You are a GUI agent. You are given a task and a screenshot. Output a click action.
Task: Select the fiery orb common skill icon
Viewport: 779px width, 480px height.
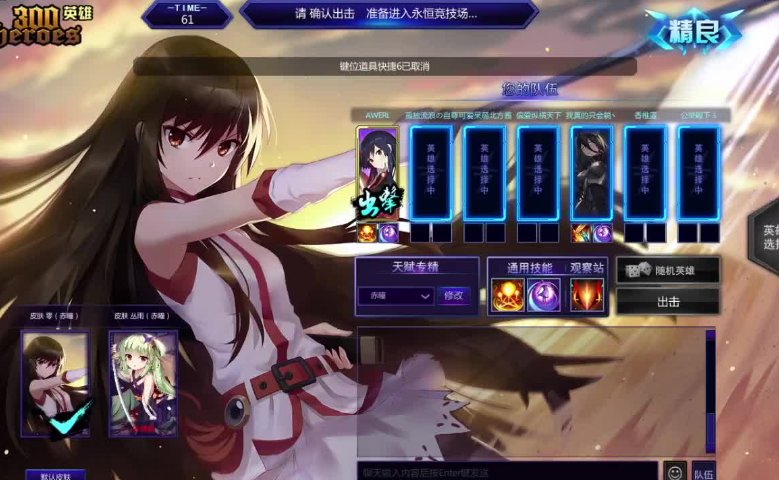[508, 295]
